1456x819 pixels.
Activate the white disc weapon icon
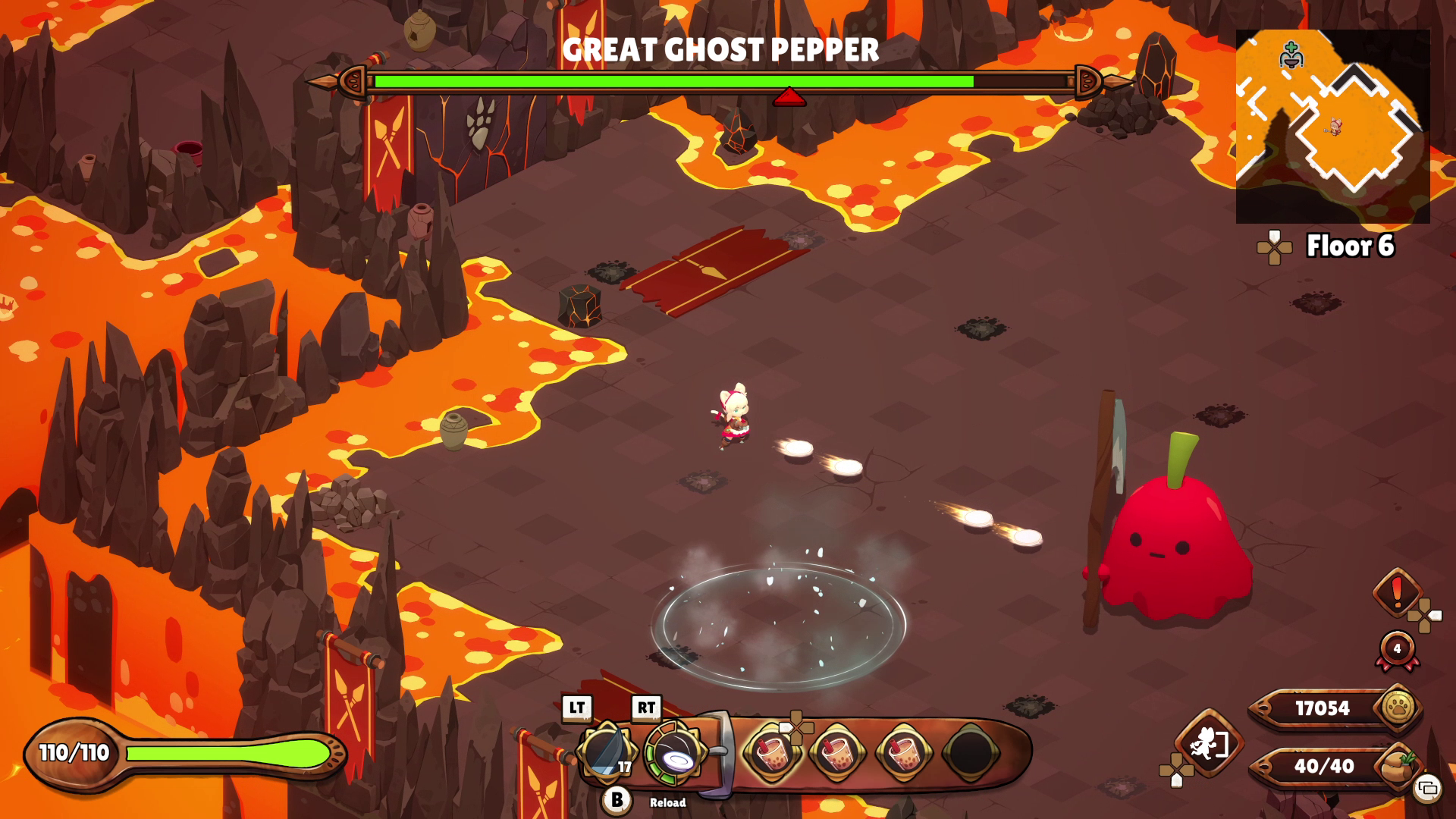[673, 754]
